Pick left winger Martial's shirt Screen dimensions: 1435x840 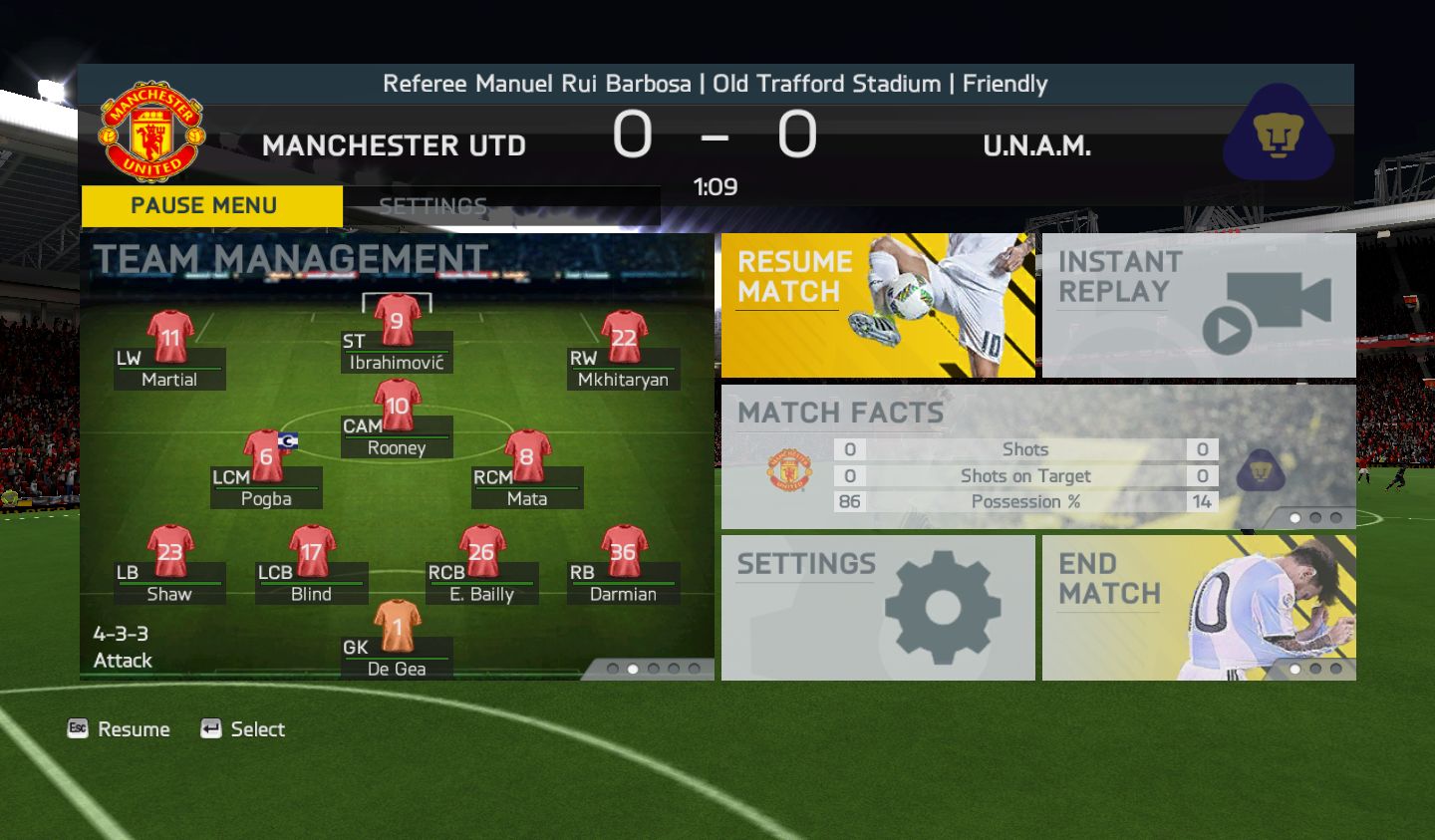coord(170,339)
